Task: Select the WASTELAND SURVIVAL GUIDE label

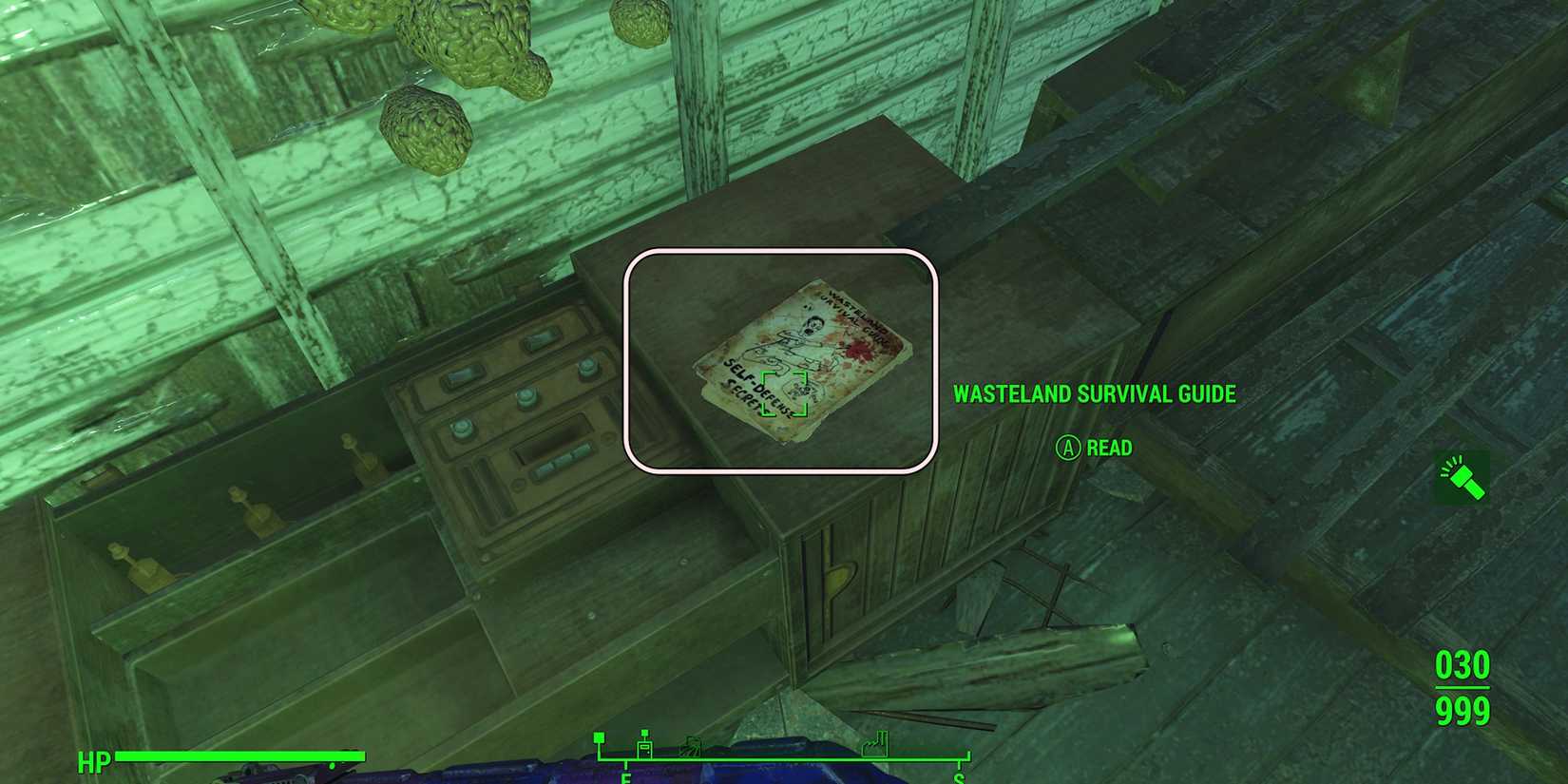Action: (1095, 393)
